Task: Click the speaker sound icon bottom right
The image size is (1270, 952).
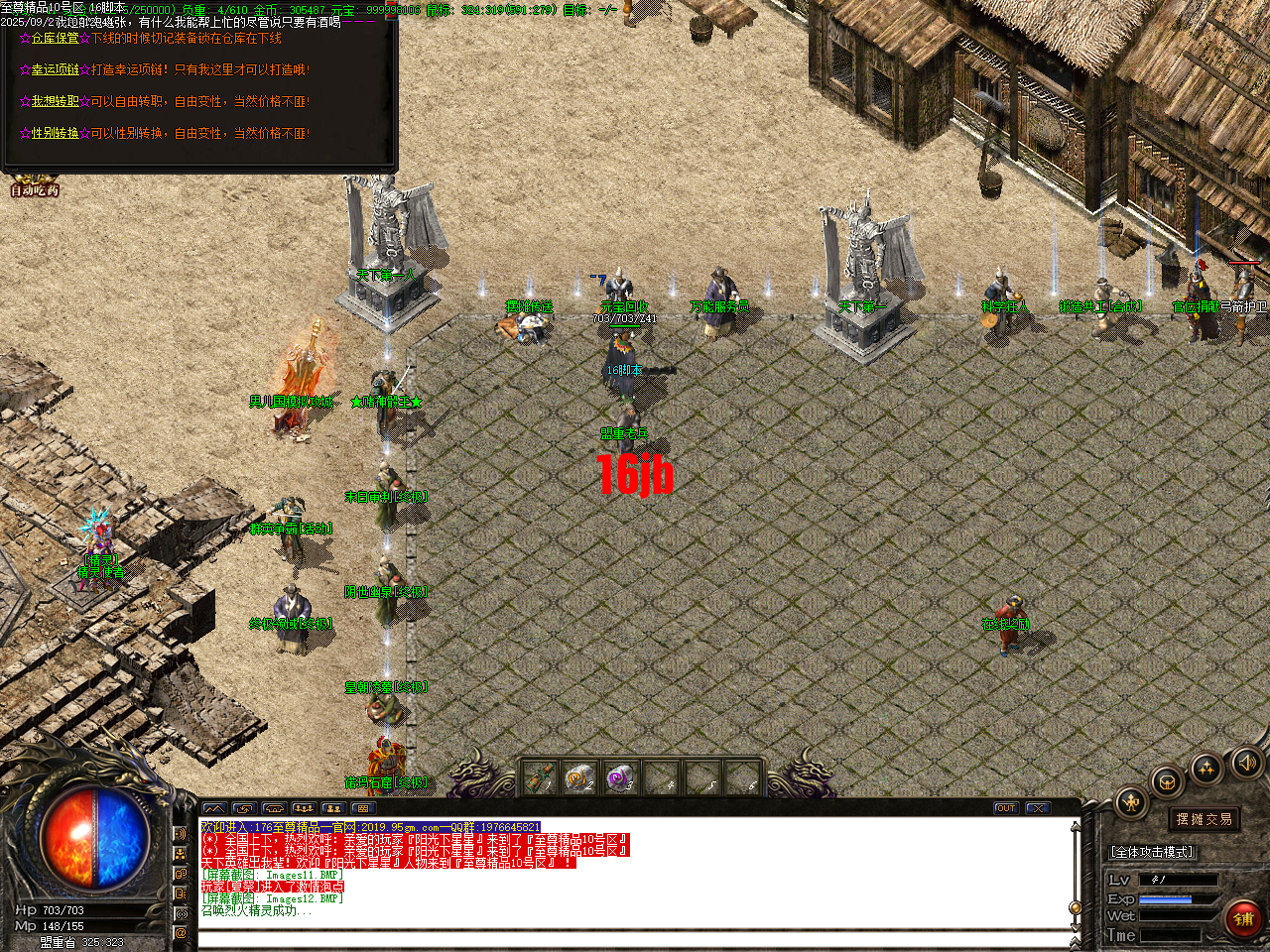Action: (x=1245, y=764)
